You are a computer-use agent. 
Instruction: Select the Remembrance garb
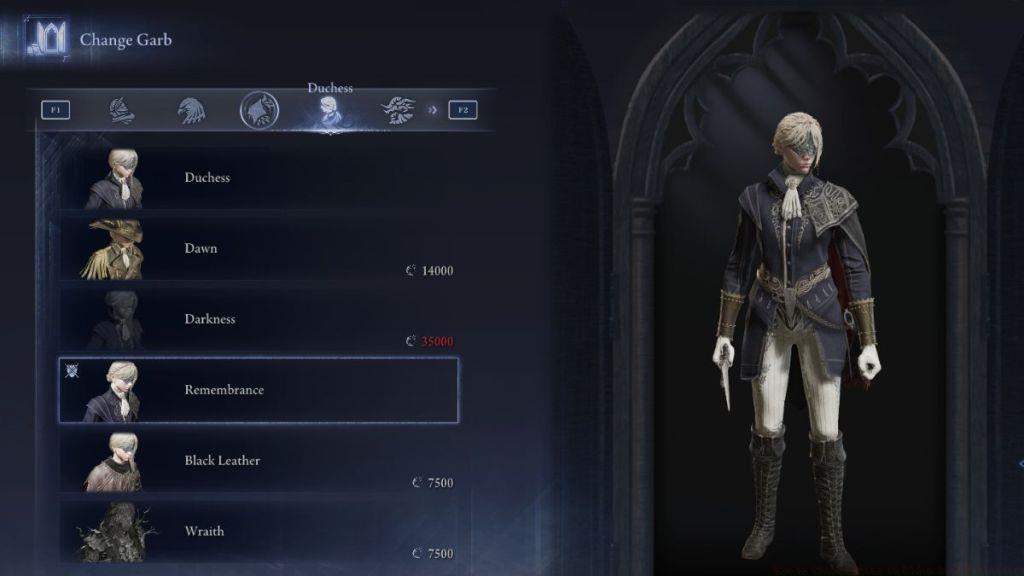coord(258,390)
